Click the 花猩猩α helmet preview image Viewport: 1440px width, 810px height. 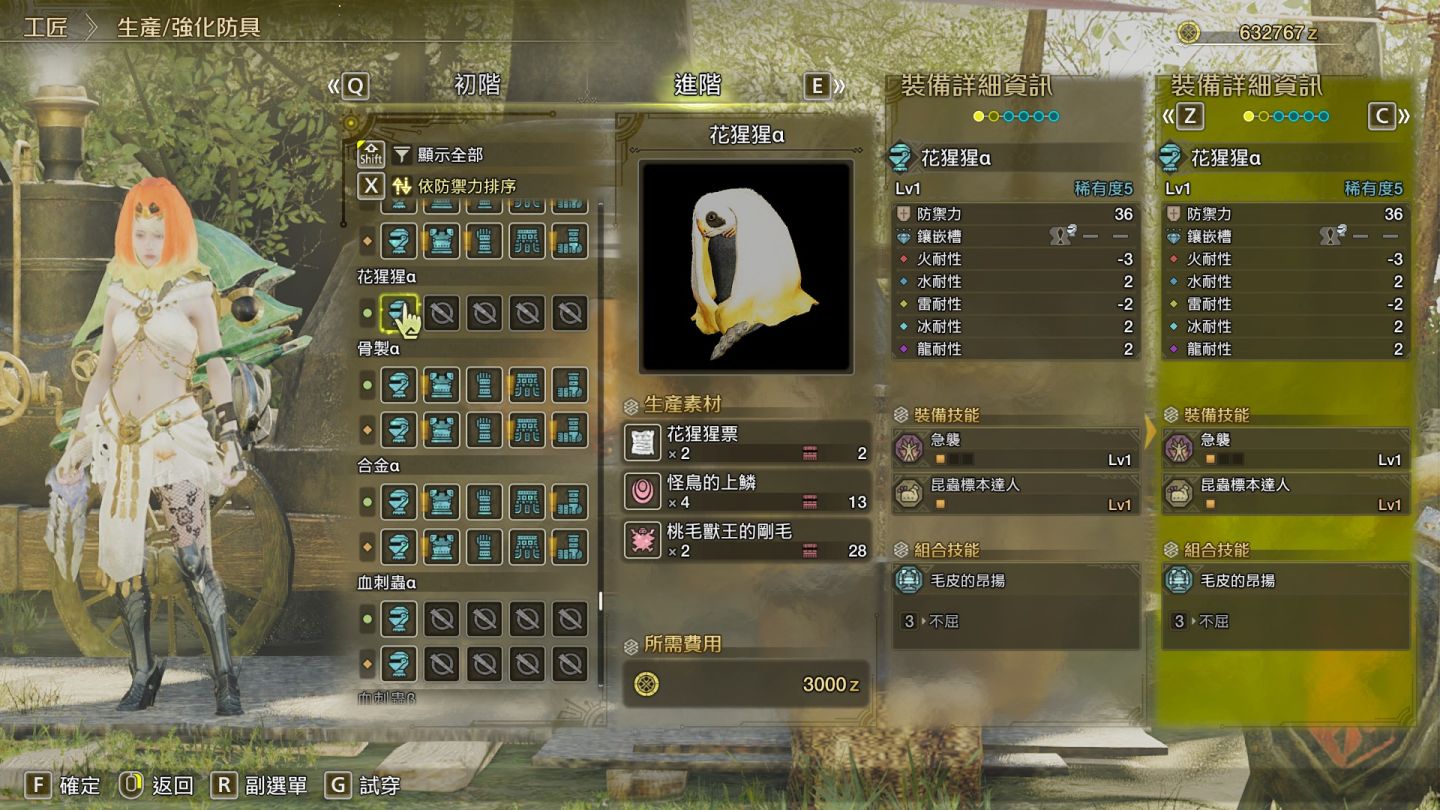(x=746, y=267)
